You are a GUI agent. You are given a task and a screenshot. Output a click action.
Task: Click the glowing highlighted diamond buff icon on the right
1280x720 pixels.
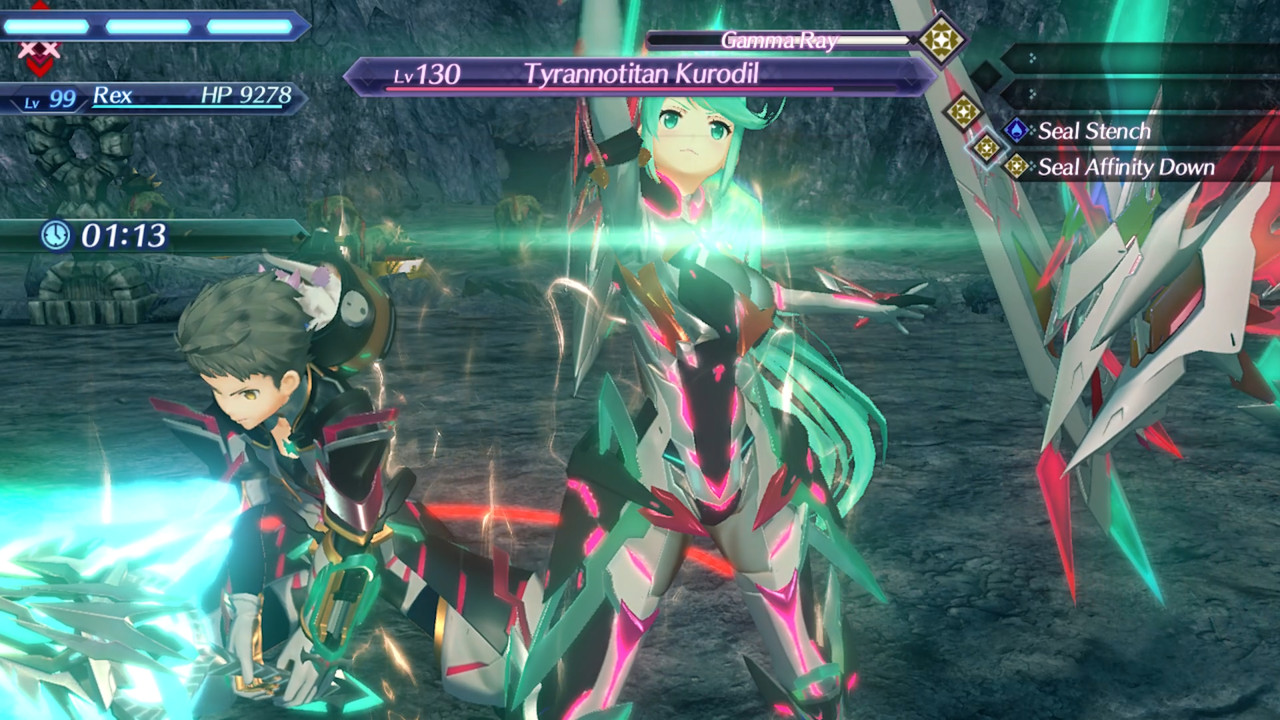[x=987, y=146]
